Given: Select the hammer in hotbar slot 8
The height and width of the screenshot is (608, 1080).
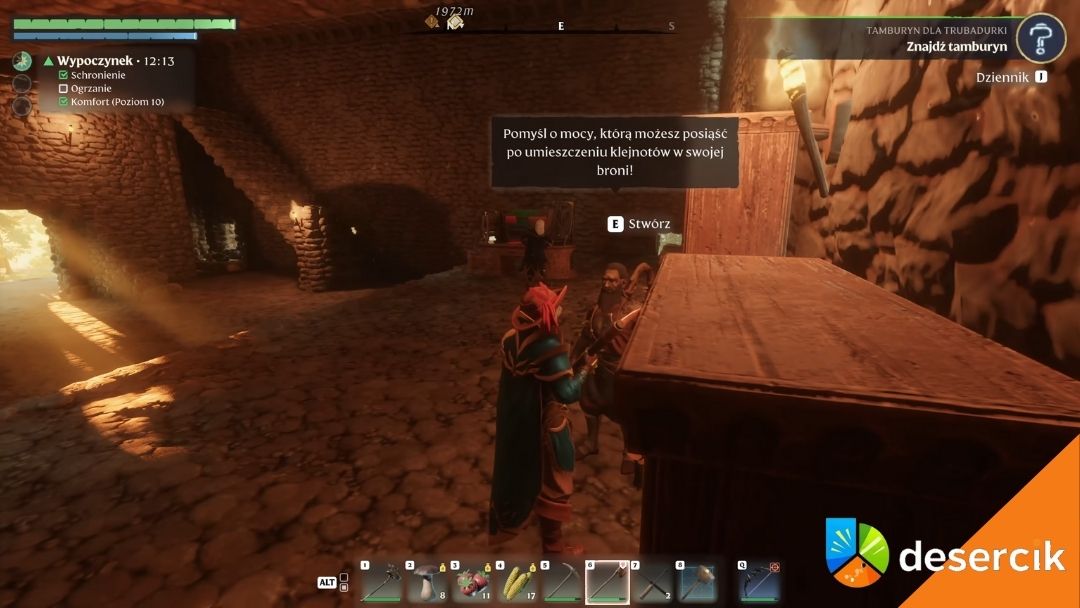Looking at the screenshot, I should [x=696, y=583].
